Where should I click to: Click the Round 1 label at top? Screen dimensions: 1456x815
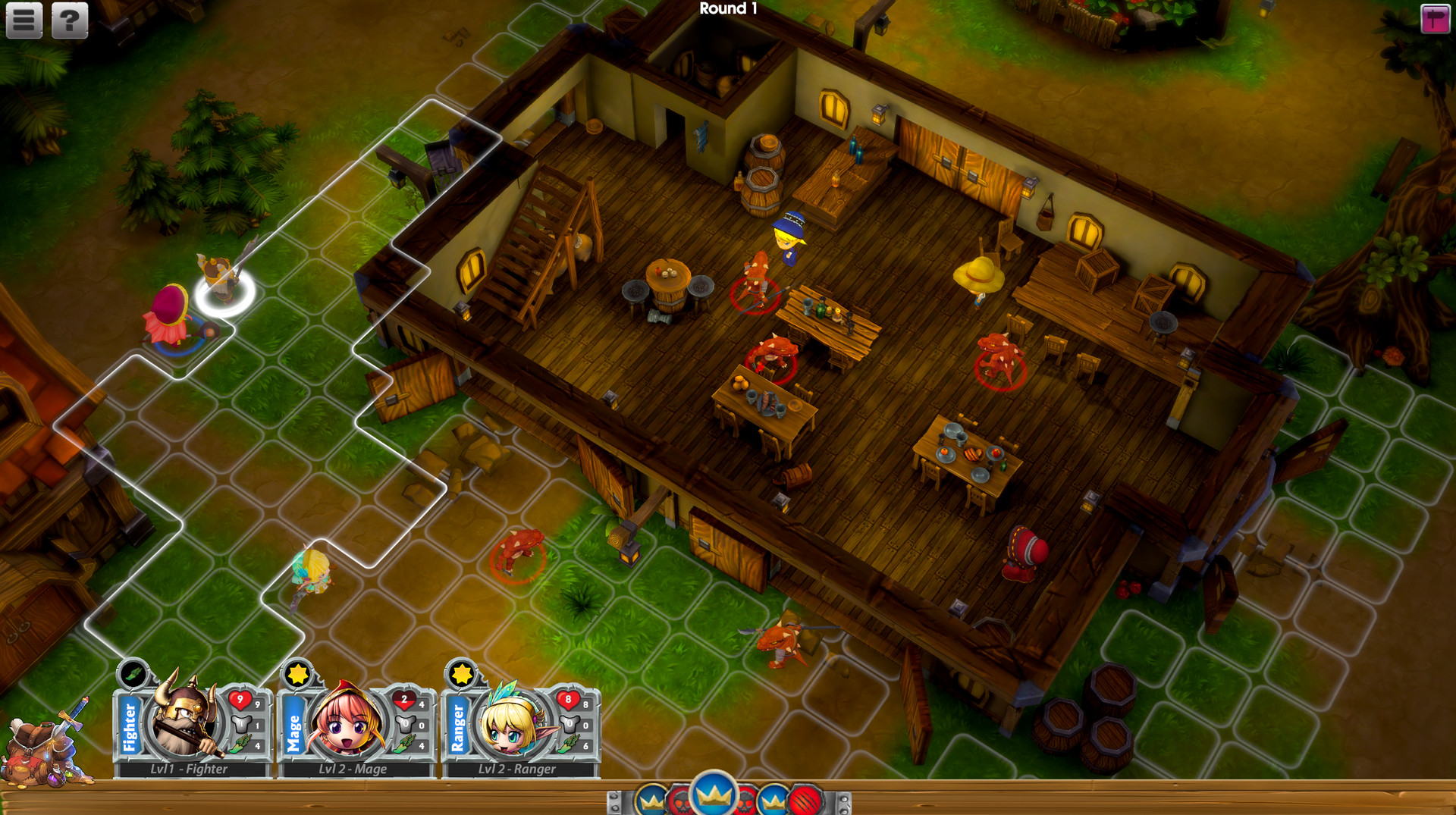click(730, 10)
